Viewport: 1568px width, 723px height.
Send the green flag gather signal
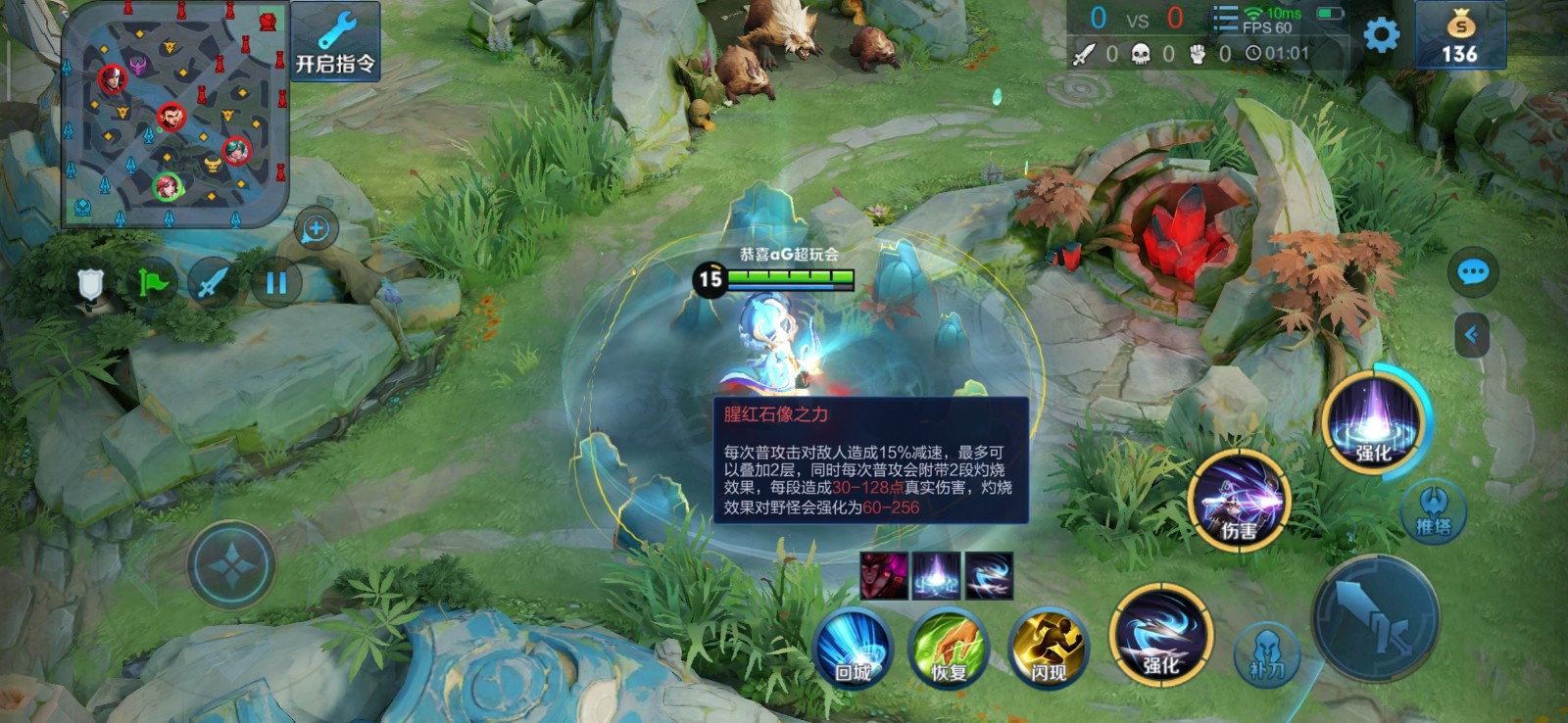(x=152, y=284)
